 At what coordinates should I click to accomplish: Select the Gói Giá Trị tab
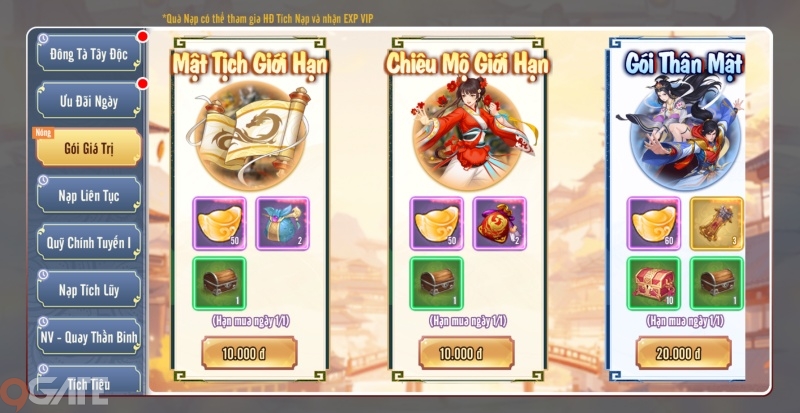[90, 147]
